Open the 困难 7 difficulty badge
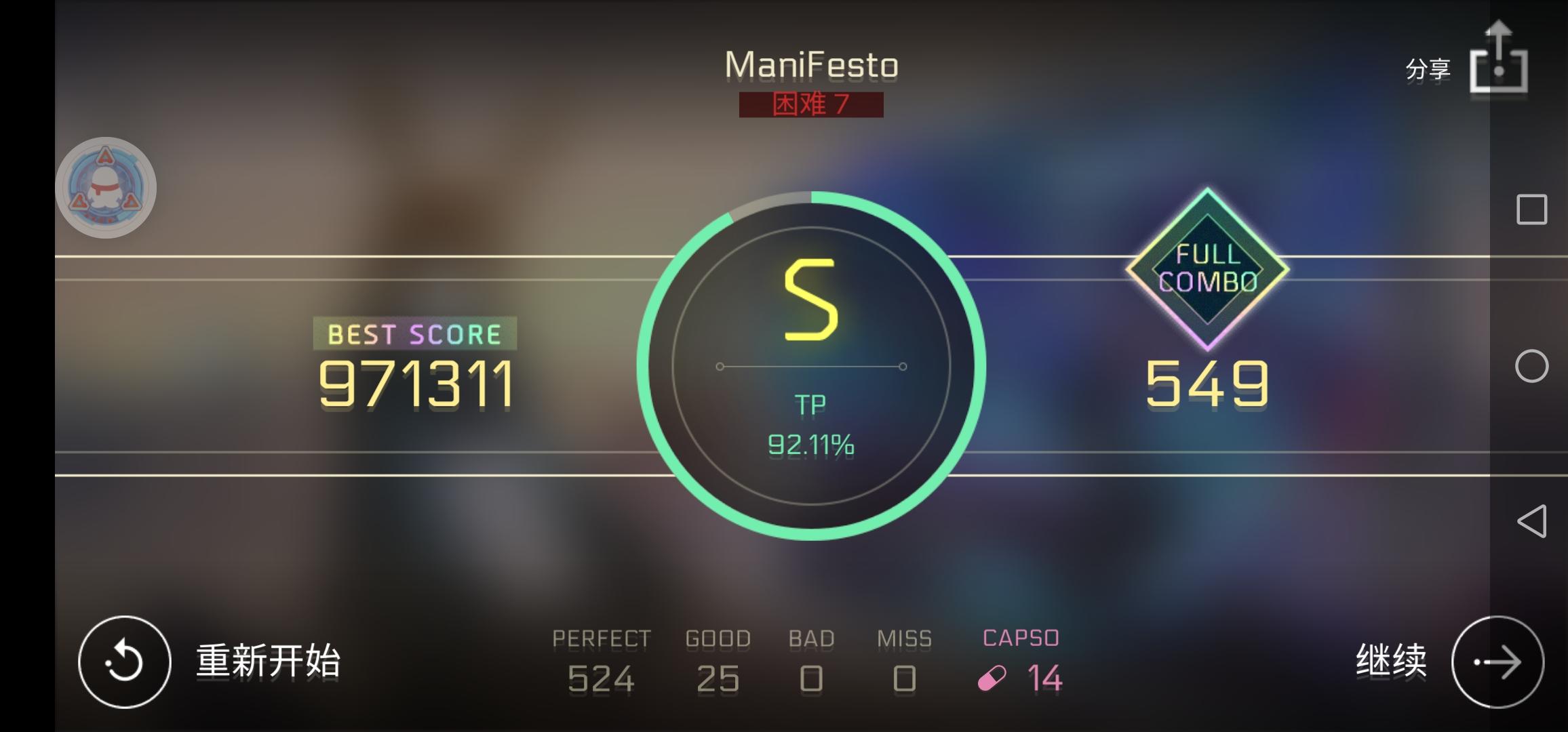The width and height of the screenshot is (1568, 732). pos(811,106)
